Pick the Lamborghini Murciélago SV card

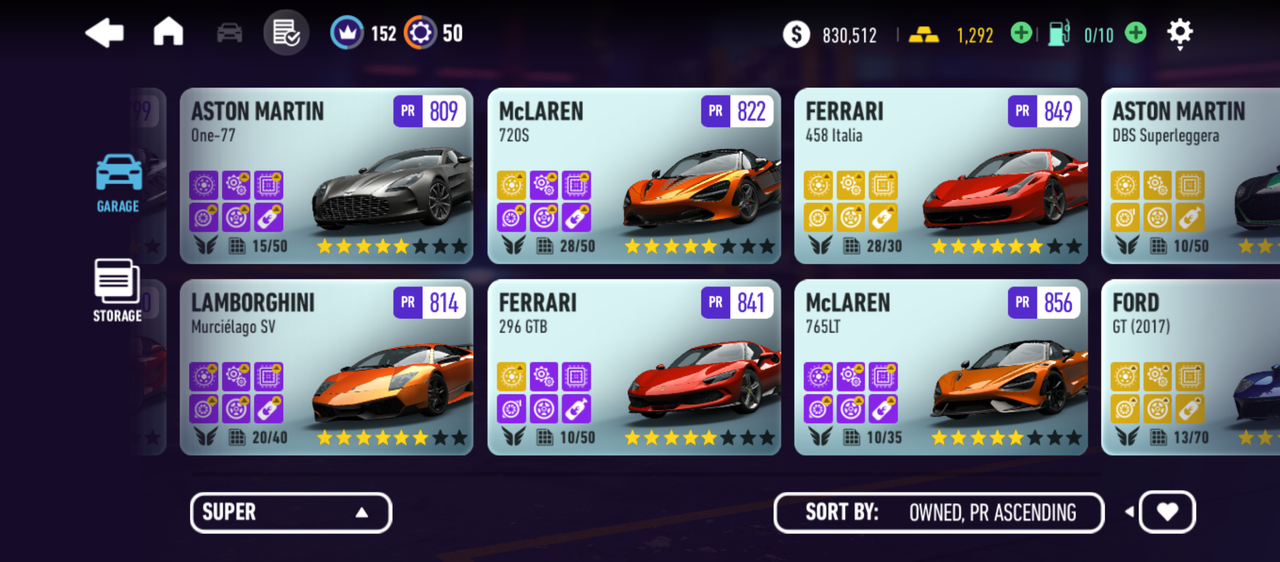(x=326, y=367)
